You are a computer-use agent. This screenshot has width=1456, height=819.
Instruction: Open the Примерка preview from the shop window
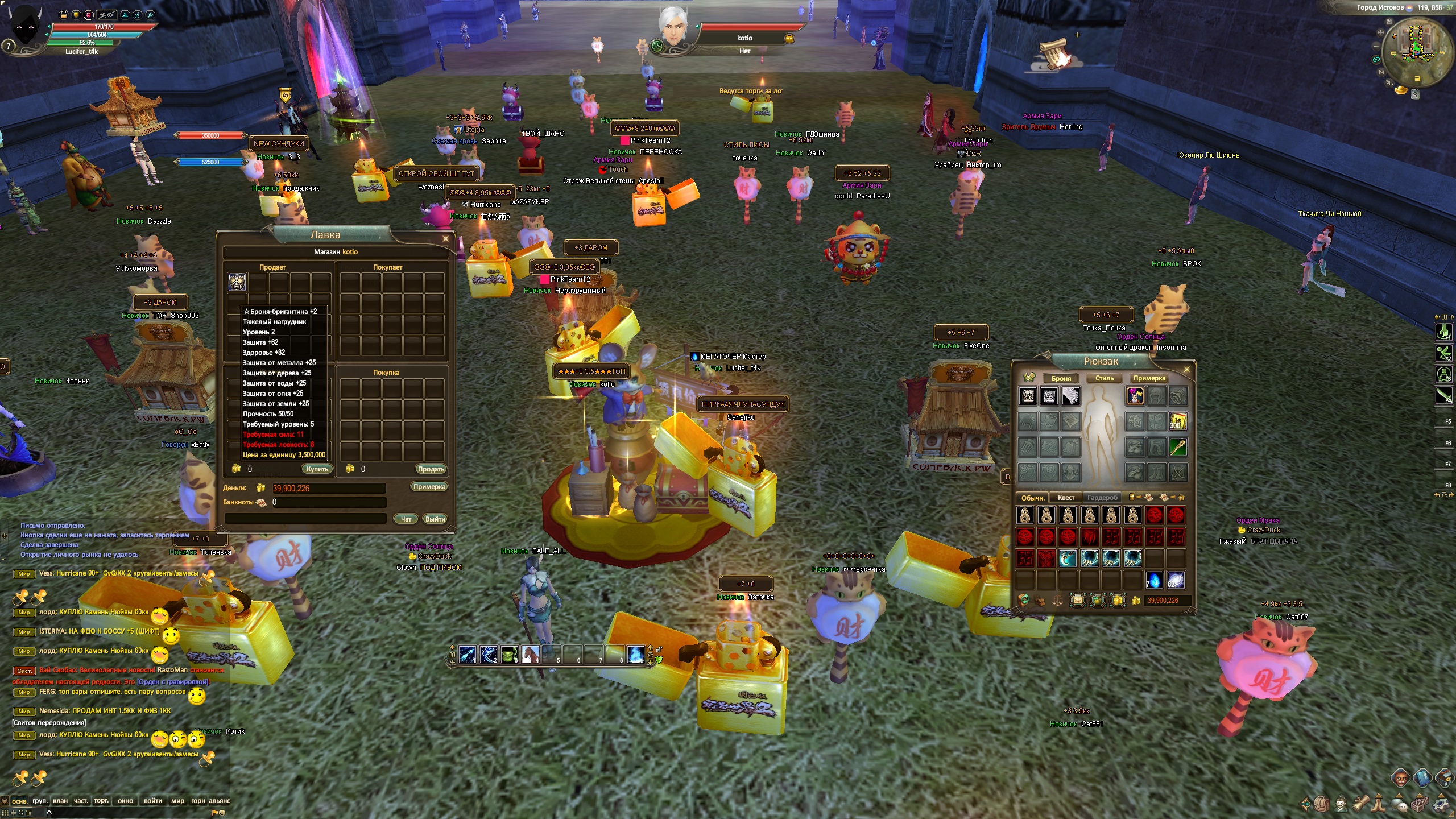pyautogui.click(x=429, y=487)
